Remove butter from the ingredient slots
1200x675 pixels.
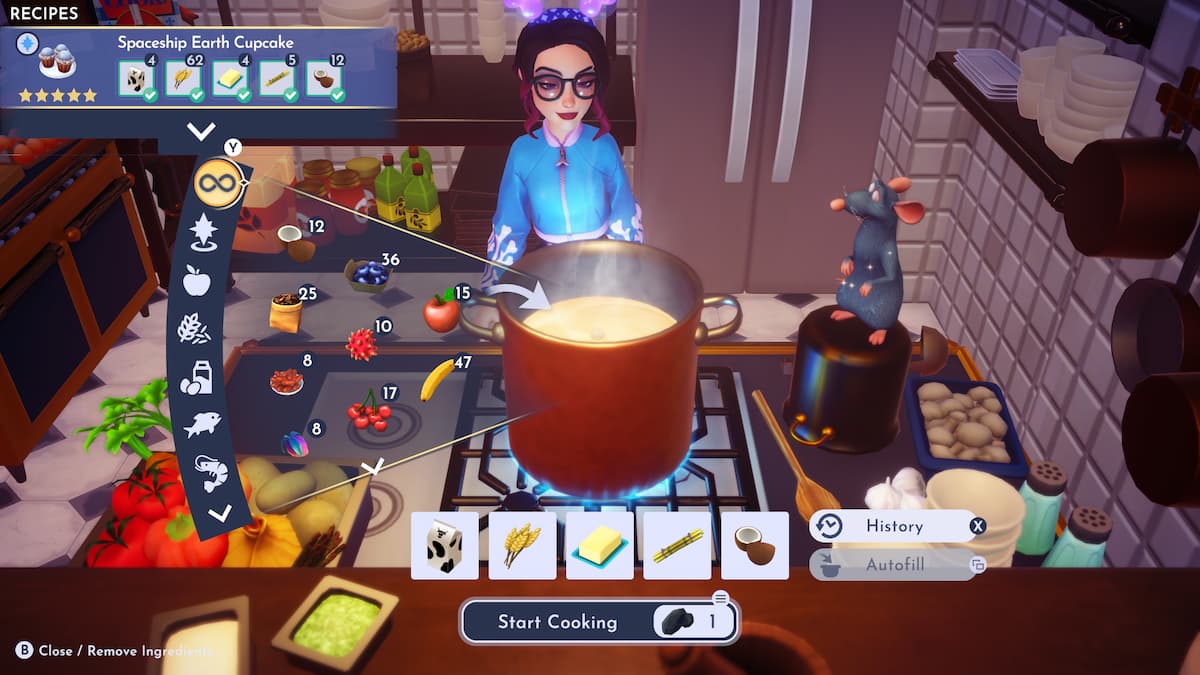[x=599, y=546]
